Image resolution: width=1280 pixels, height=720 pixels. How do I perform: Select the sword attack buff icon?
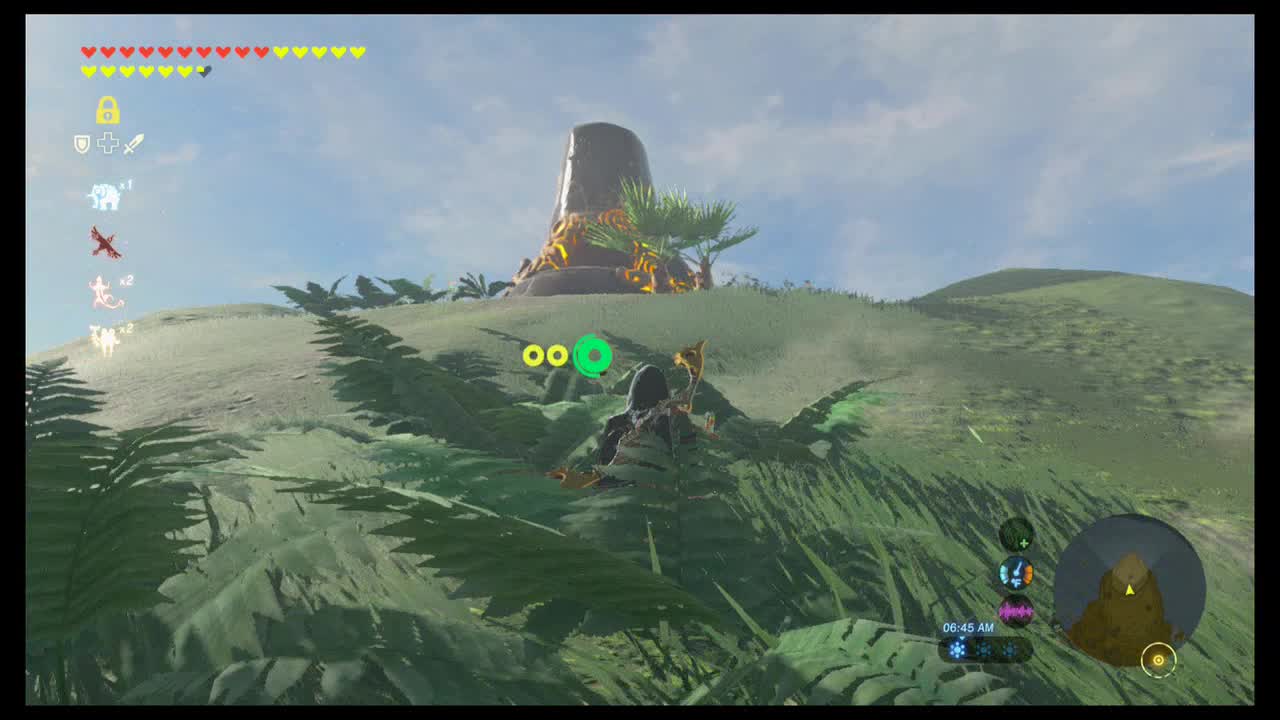coord(133,143)
